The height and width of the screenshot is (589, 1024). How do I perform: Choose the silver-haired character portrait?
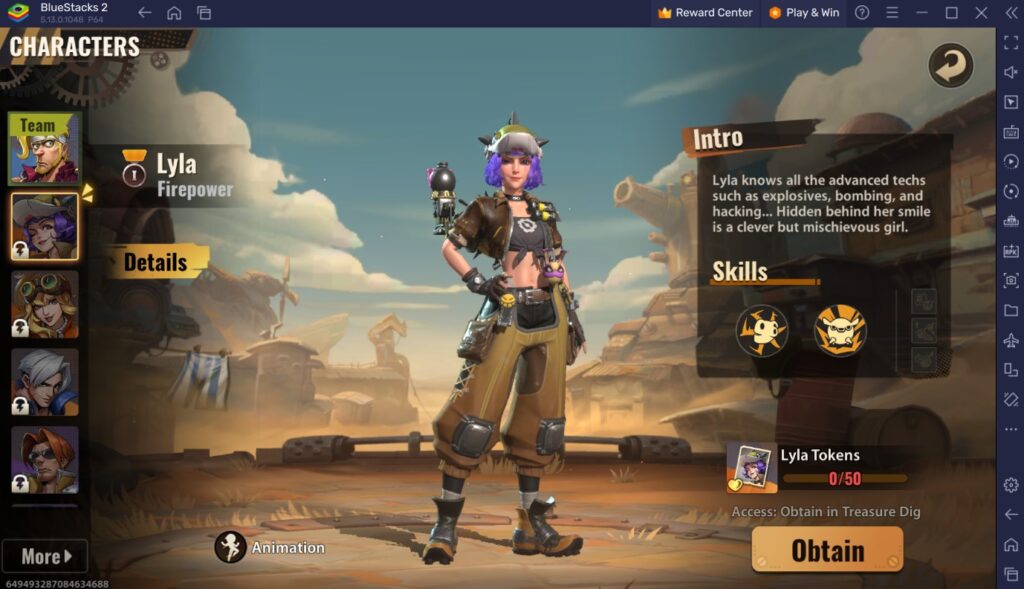(x=44, y=382)
